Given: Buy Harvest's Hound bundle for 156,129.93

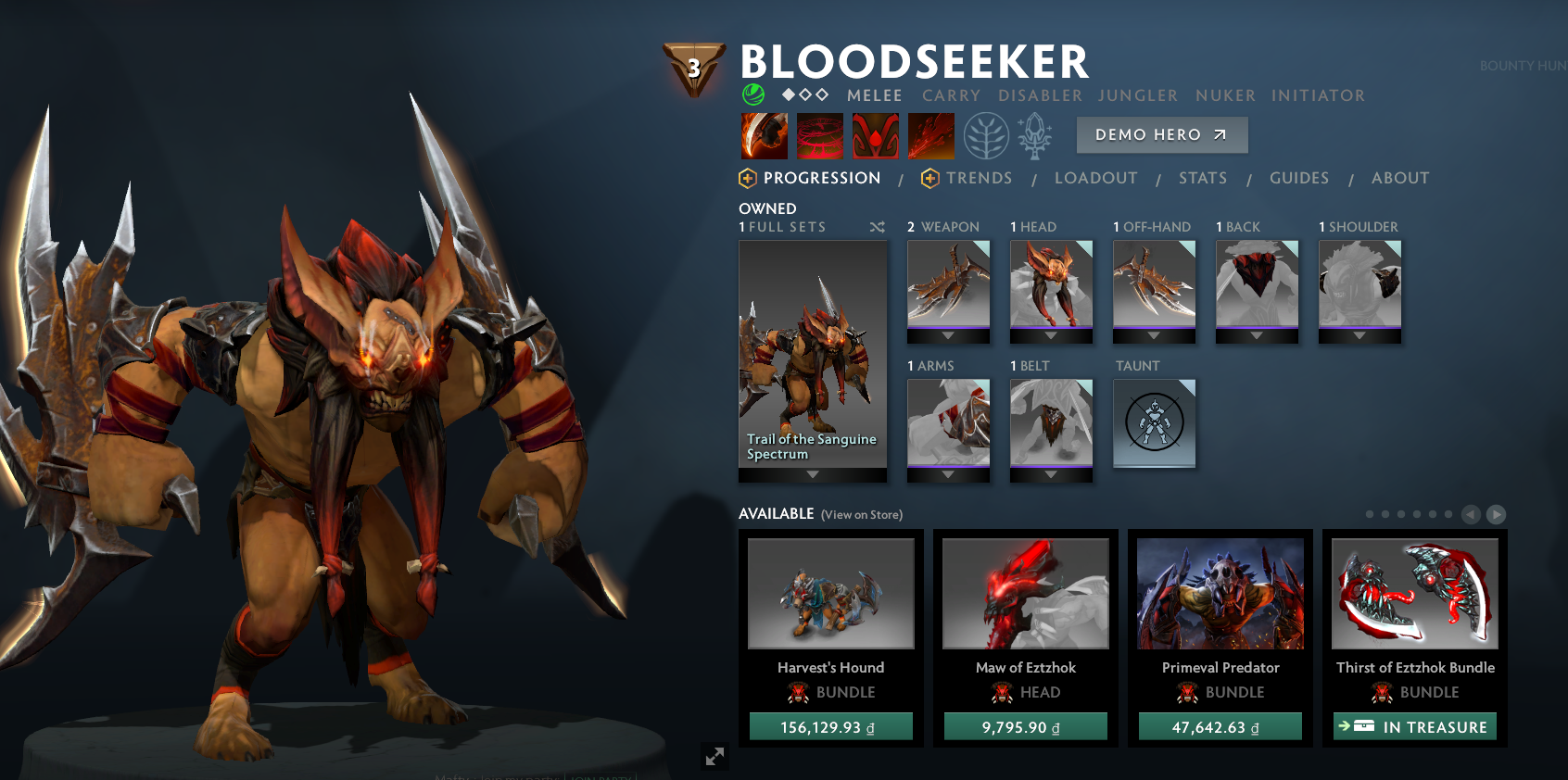Looking at the screenshot, I should coord(830,727).
